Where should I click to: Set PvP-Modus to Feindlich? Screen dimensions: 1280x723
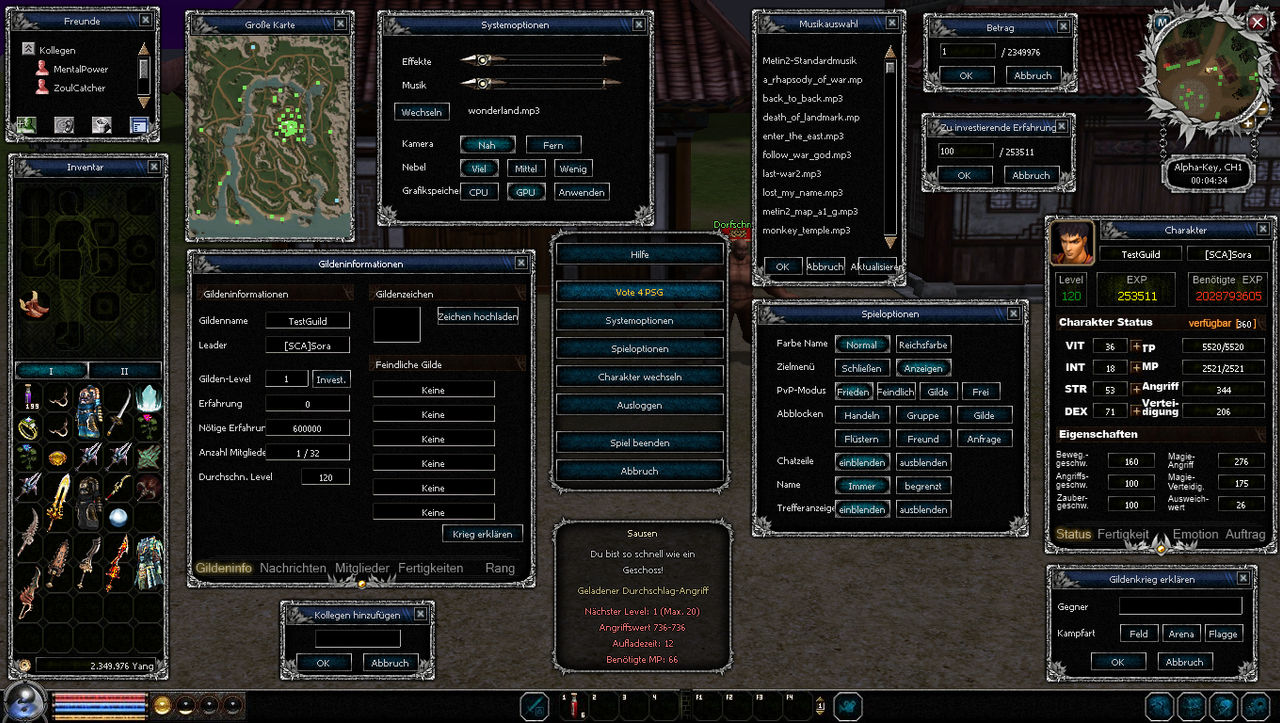[895, 391]
